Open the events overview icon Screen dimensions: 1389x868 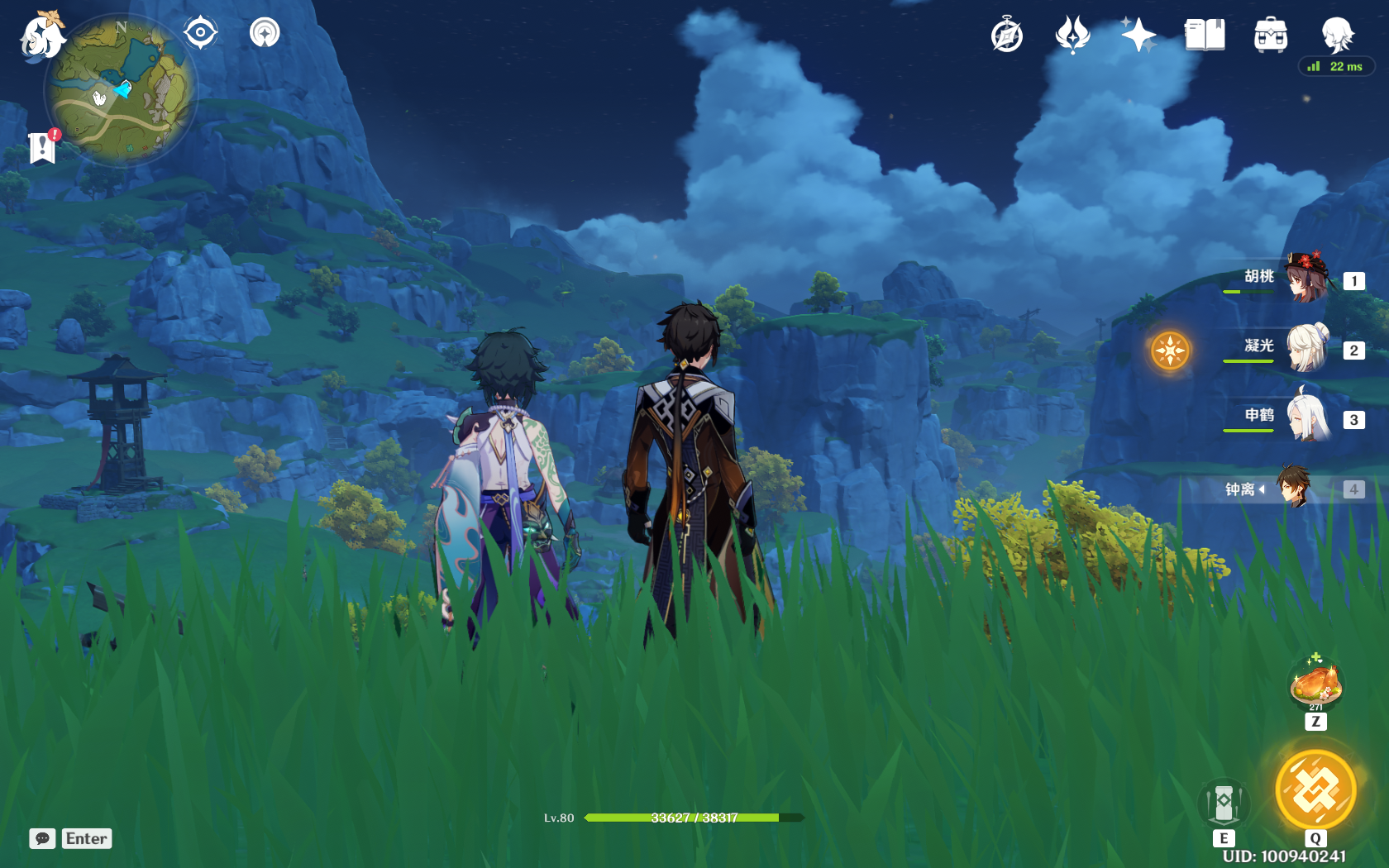(1072, 36)
